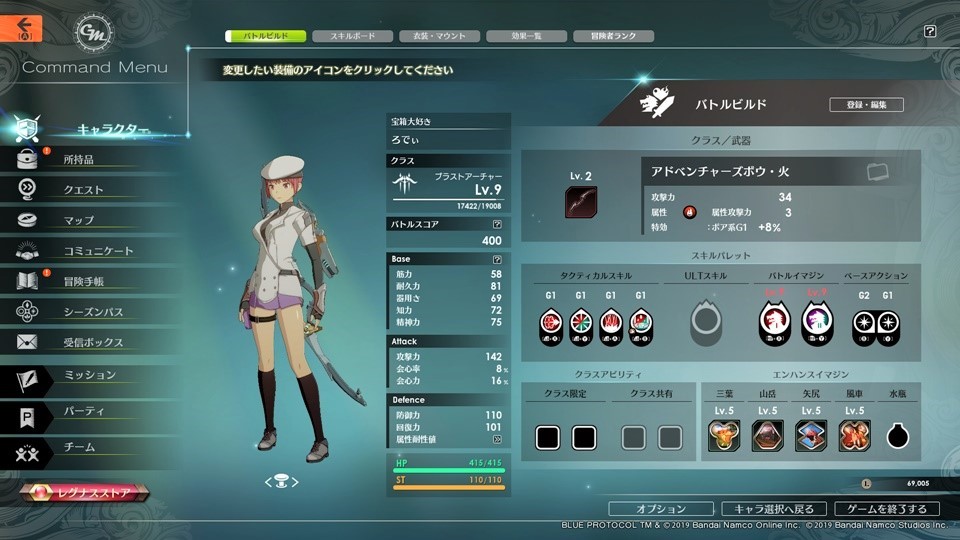
Task: Open オプション settings
Action: 661,509
